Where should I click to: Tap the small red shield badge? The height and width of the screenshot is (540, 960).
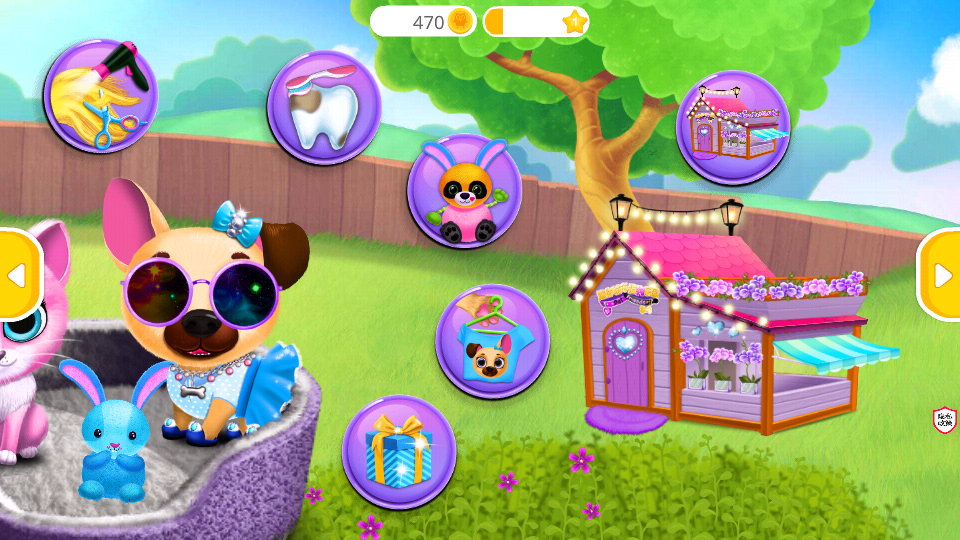944,420
